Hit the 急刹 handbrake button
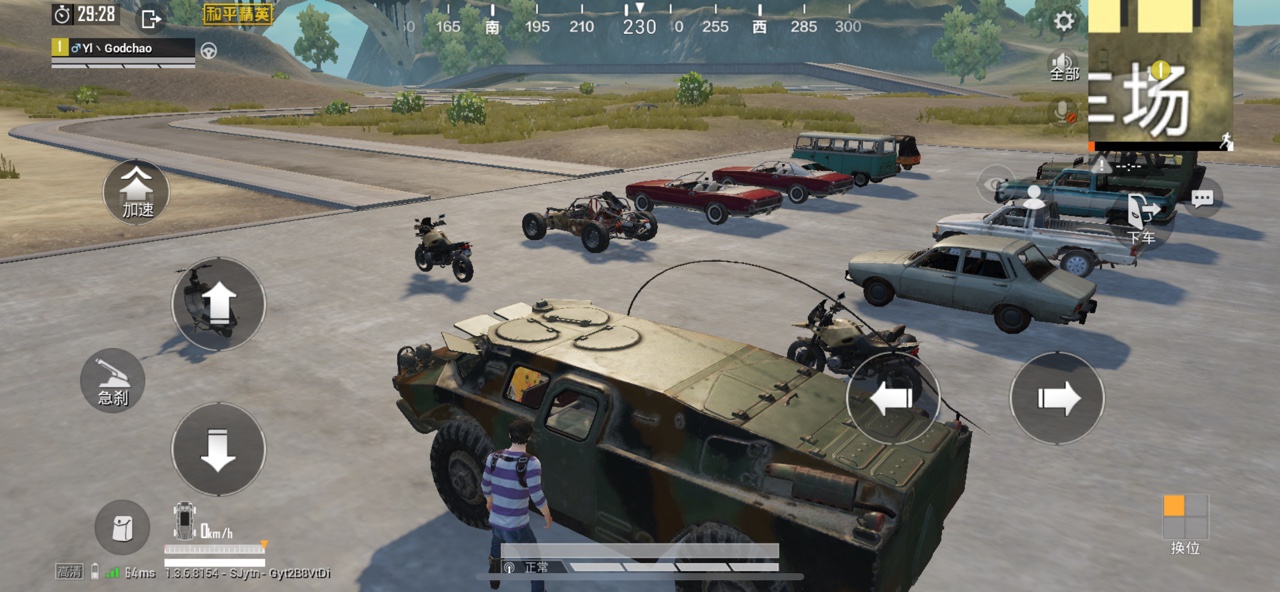Viewport: 1280px width, 592px height. click(x=113, y=380)
